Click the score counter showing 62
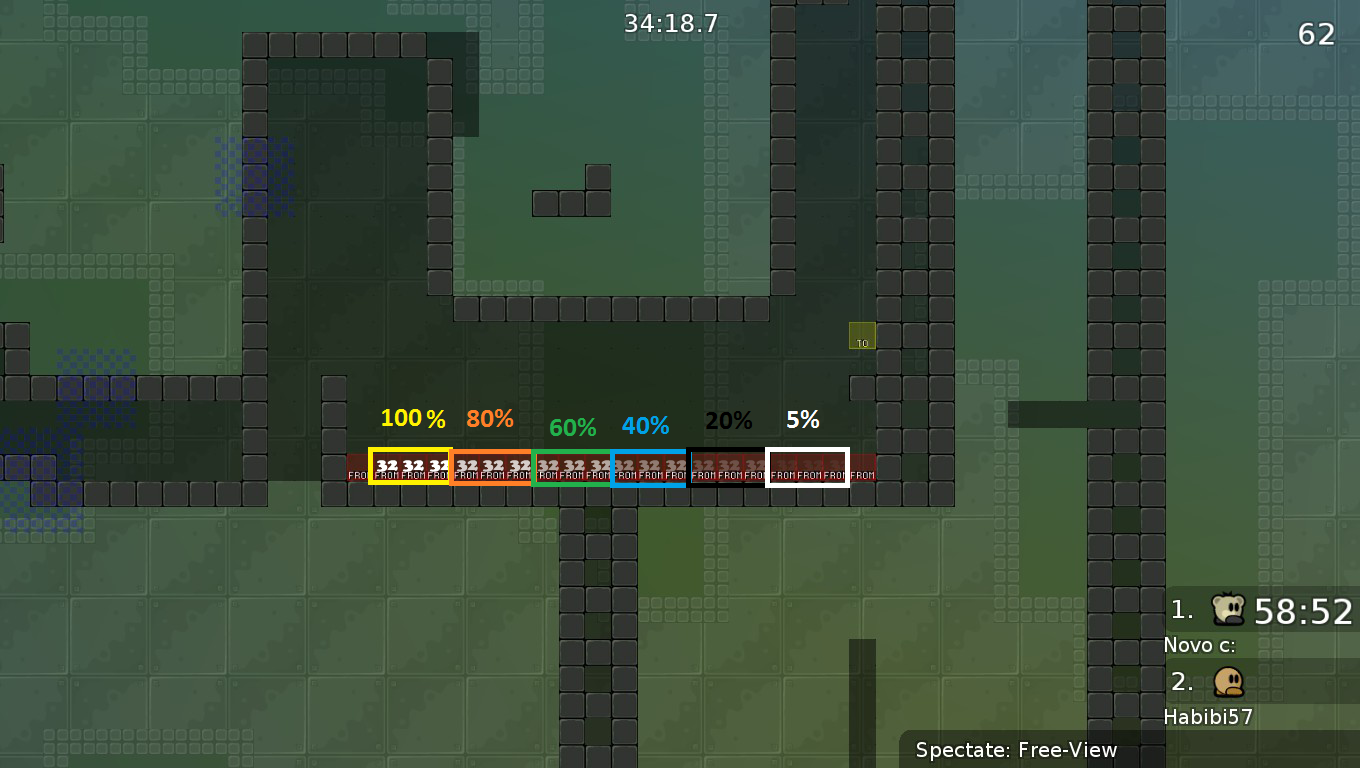This screenshot has height=768, width=1360. point(1317,35)
